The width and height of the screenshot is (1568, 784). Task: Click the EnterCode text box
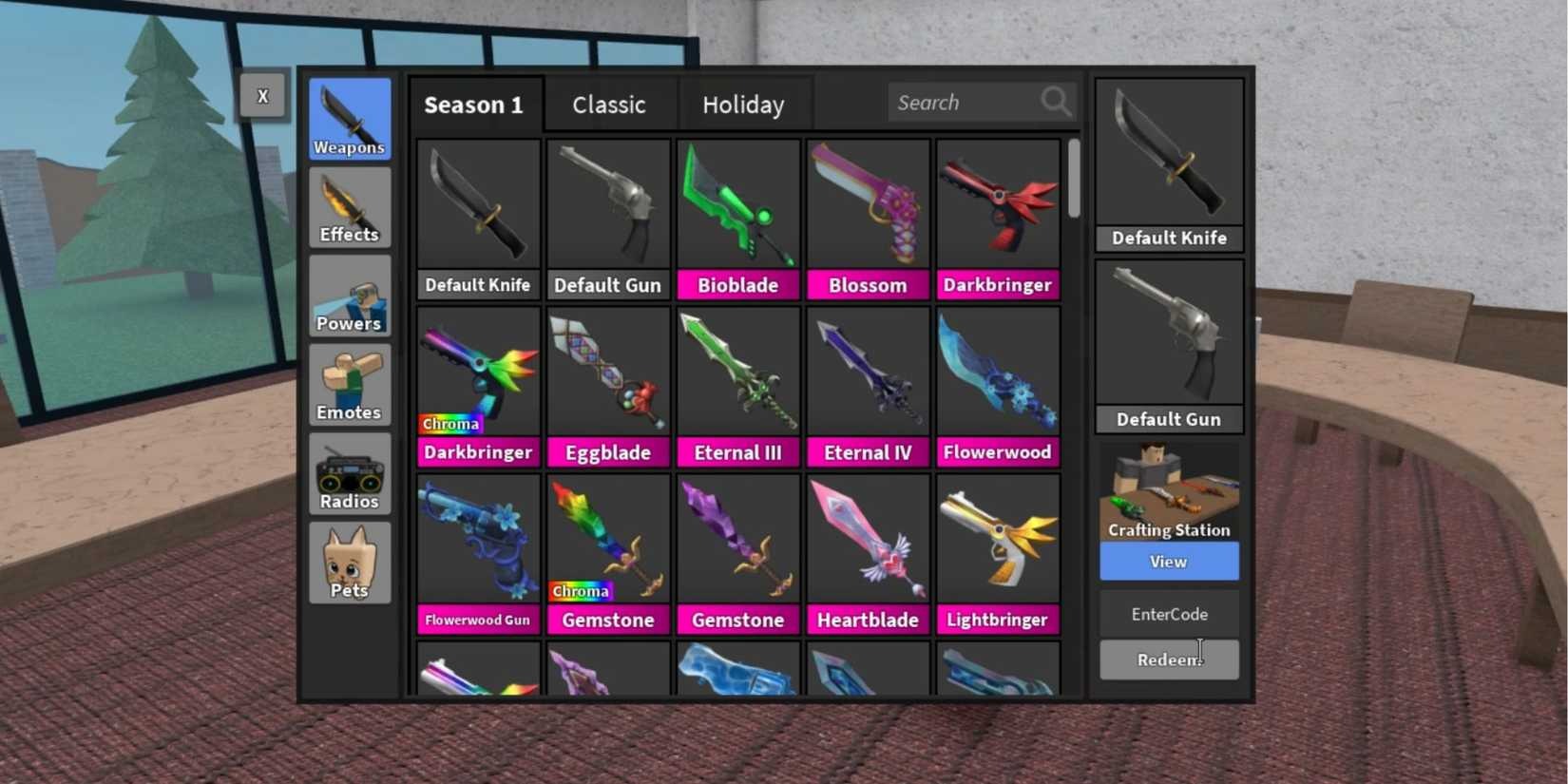pyautogui.click(x=1169, y=615)
